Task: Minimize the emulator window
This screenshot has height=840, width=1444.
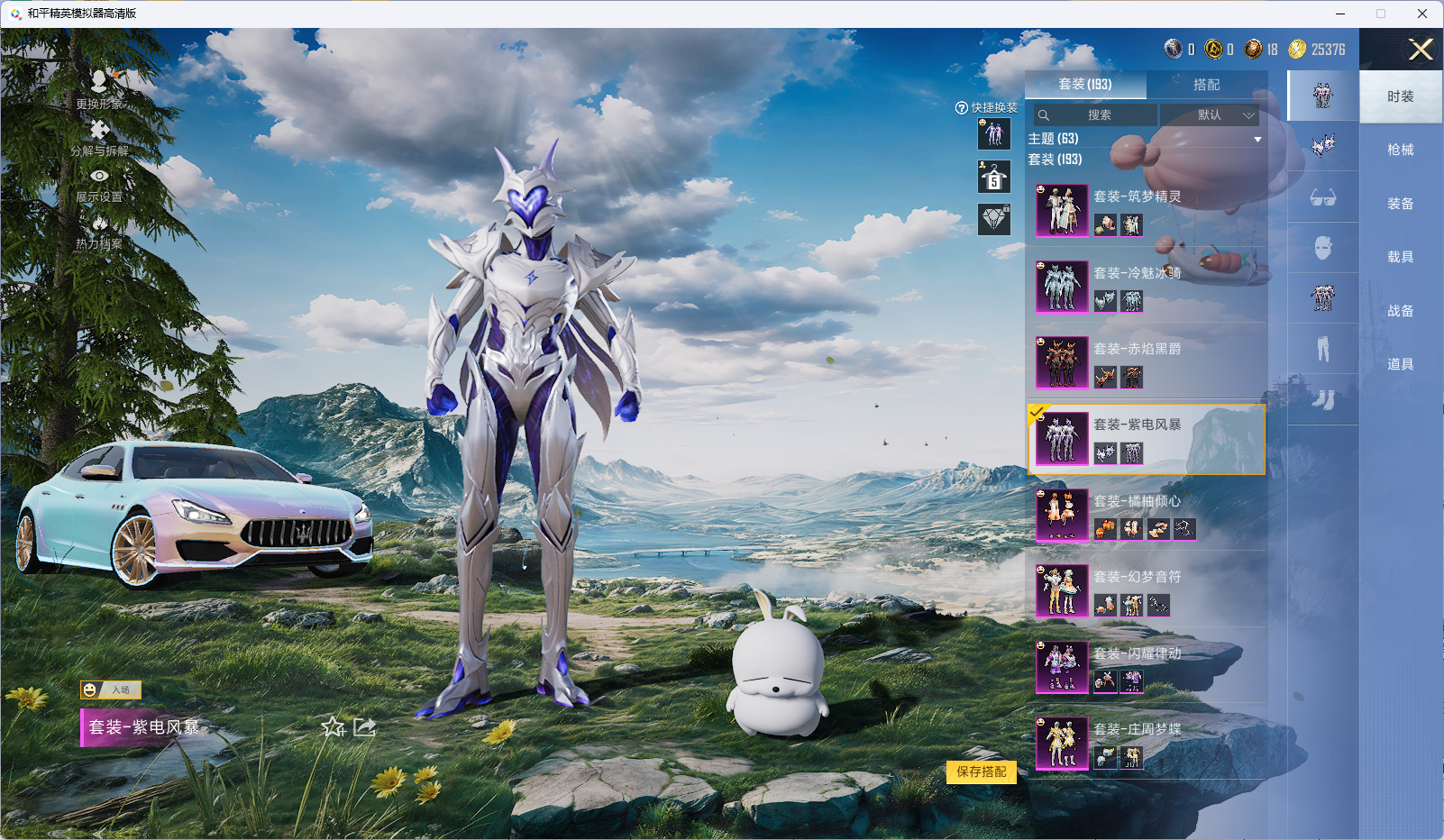Action: [x=1339, y=14]
